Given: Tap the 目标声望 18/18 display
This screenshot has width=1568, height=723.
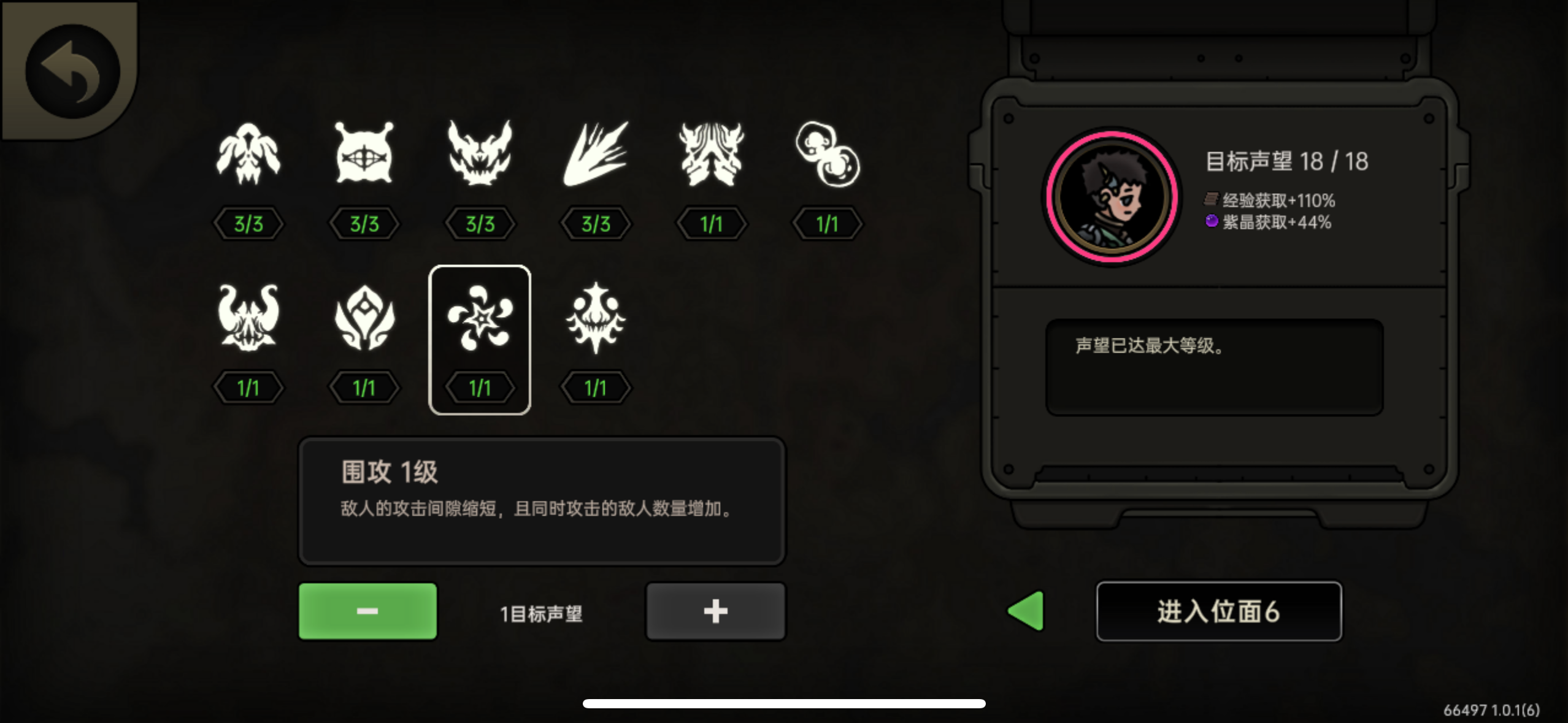Looking at the screenshot, I should tap(1289, 161).
